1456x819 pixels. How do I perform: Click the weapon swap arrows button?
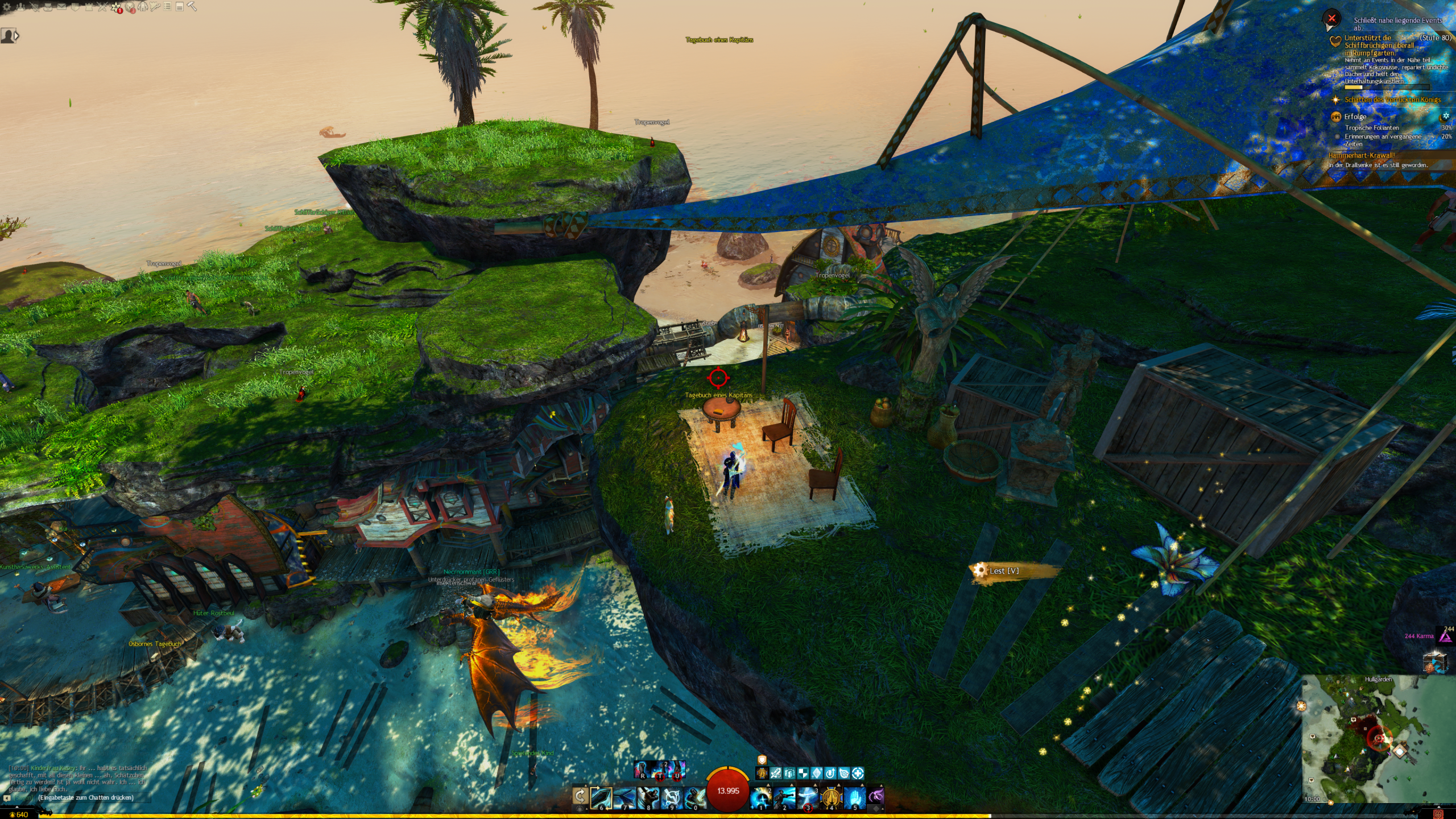[580, 796]
